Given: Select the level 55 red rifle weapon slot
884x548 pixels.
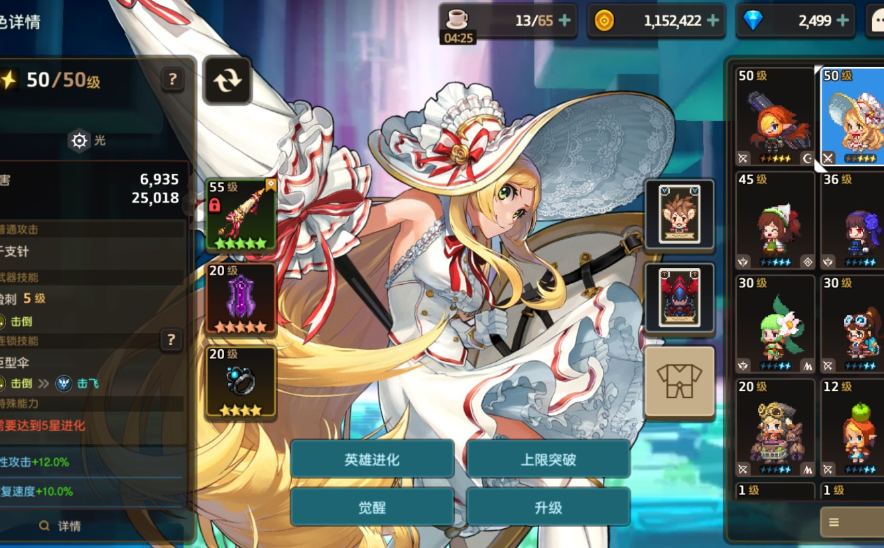Looking at the screenshot, I should click(x=240, y=214).
